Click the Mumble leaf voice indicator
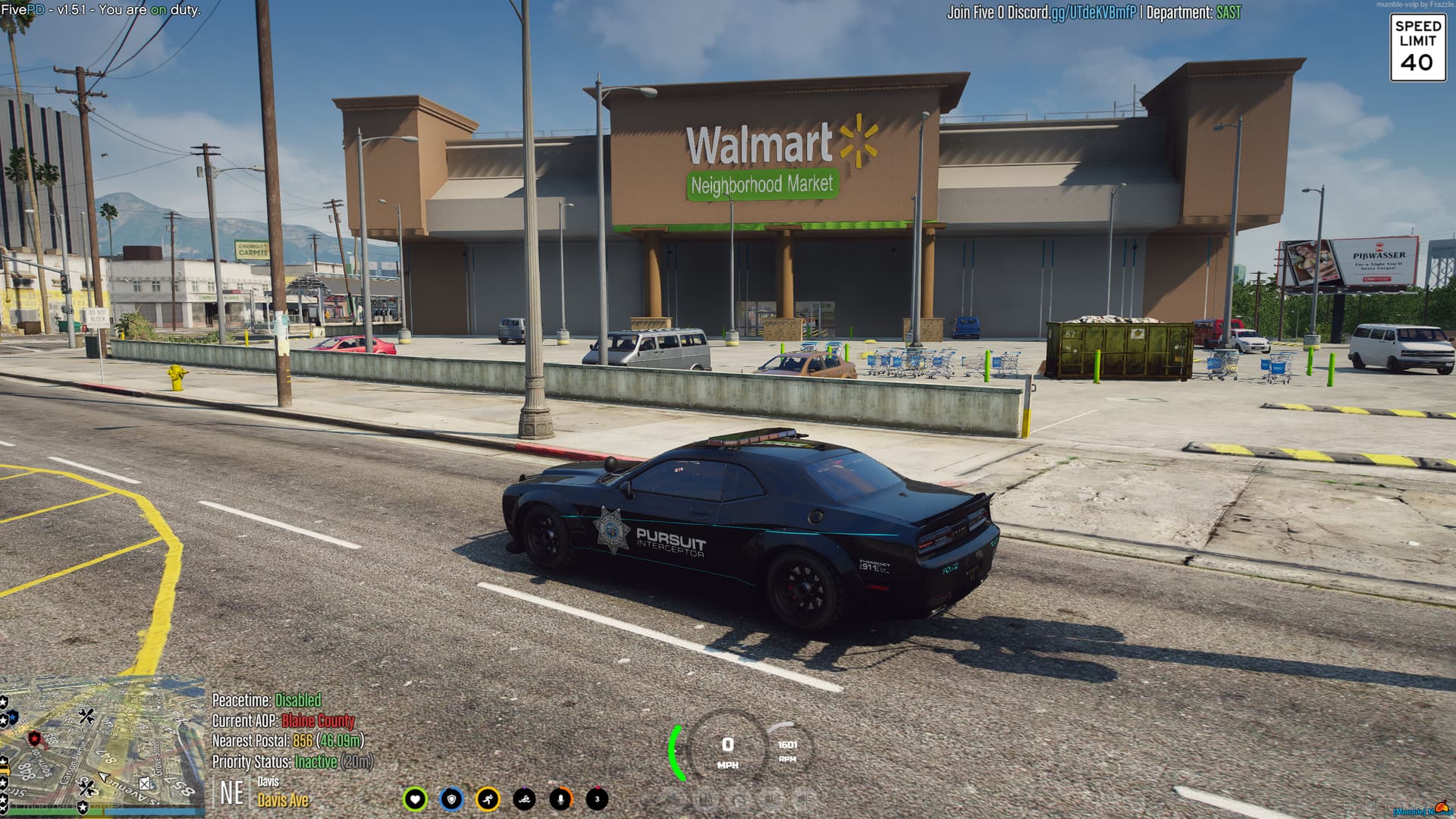This screenshot has width=1456, height=819. click(x=1440, y=808)
